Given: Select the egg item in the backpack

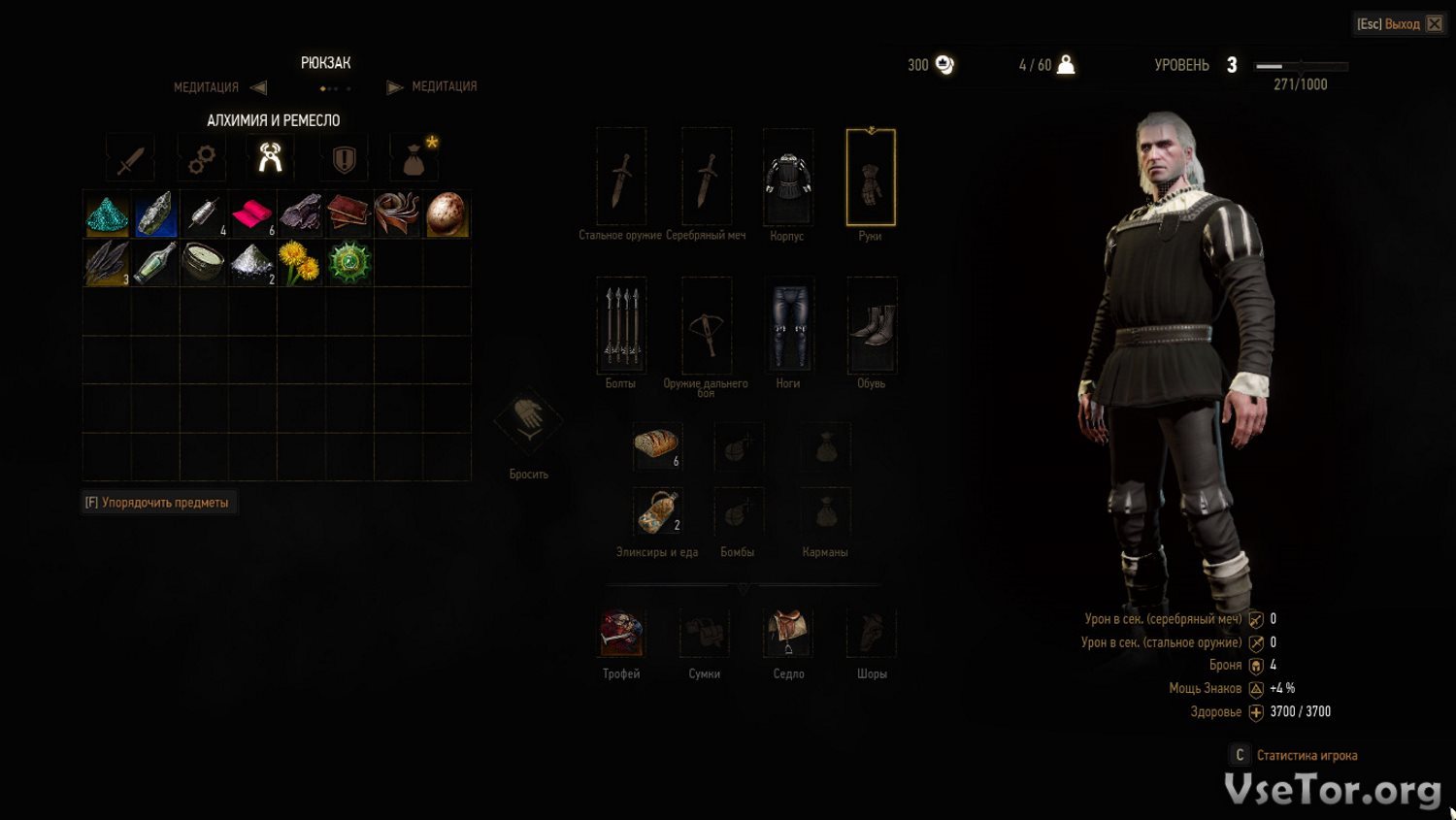Looking at the screenshot, I should 447,214.
